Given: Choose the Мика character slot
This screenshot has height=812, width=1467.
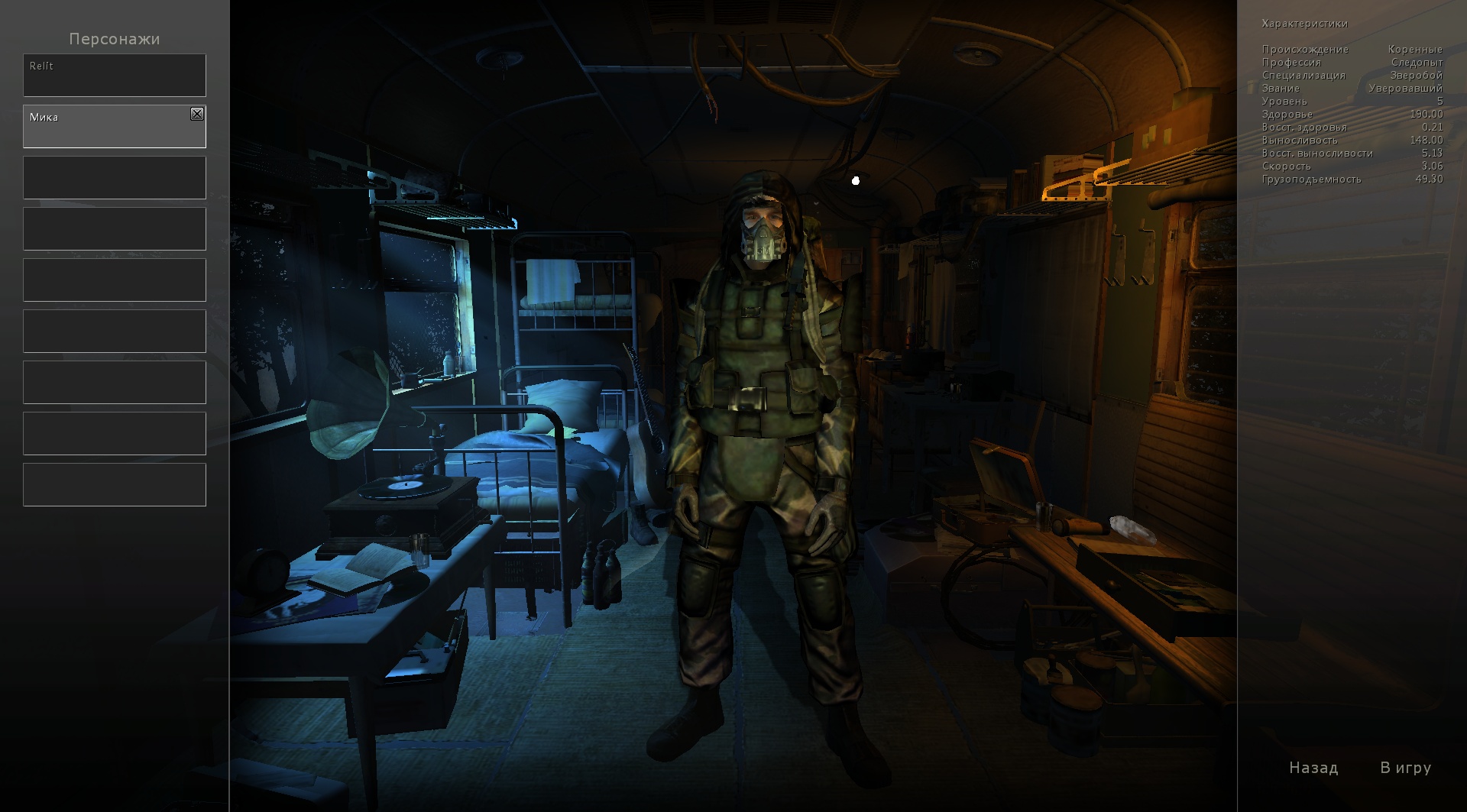Looking at the screenshot, I should 107,127.
